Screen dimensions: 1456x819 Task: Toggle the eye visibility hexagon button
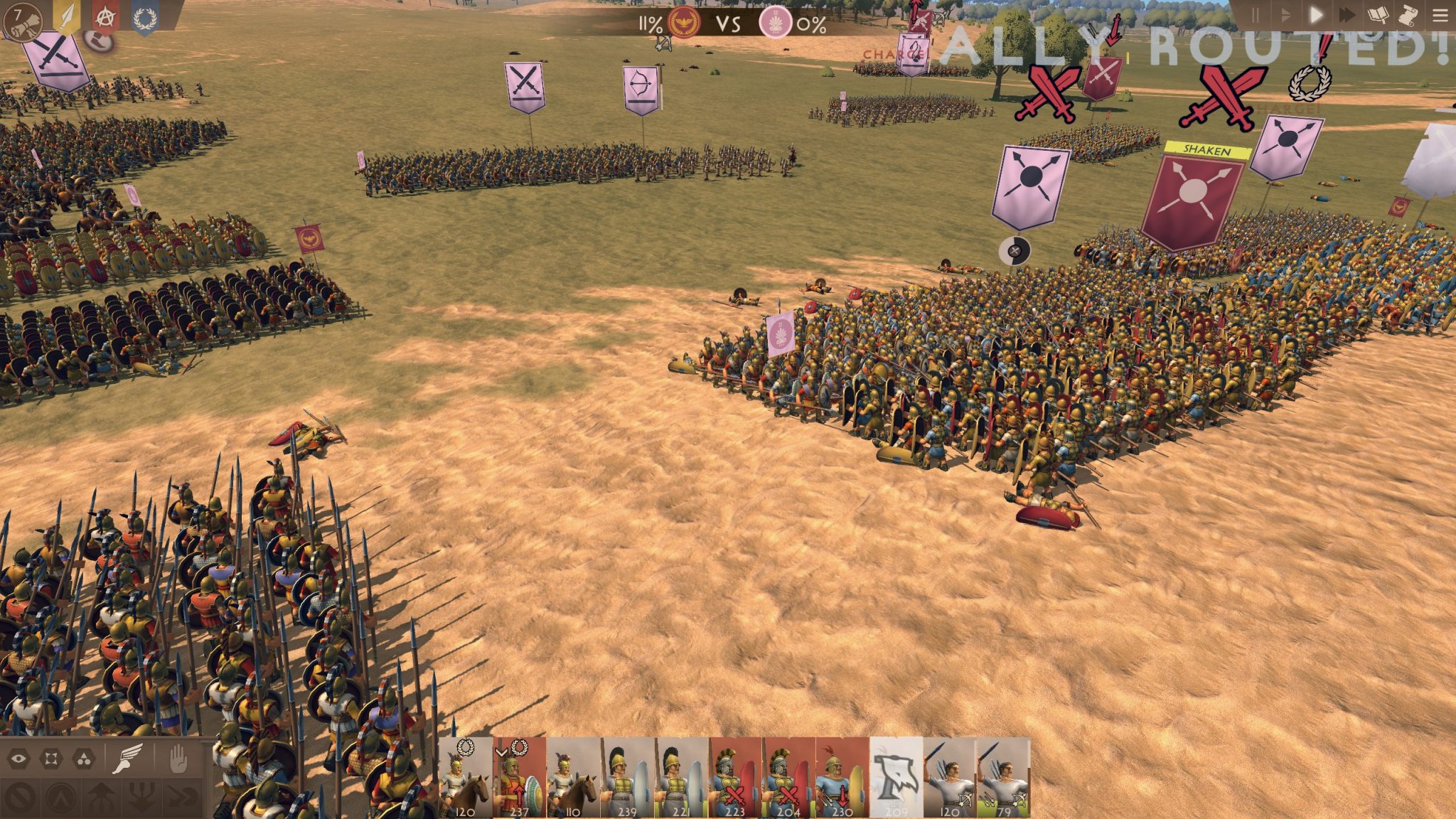click(x=18, y=759)
